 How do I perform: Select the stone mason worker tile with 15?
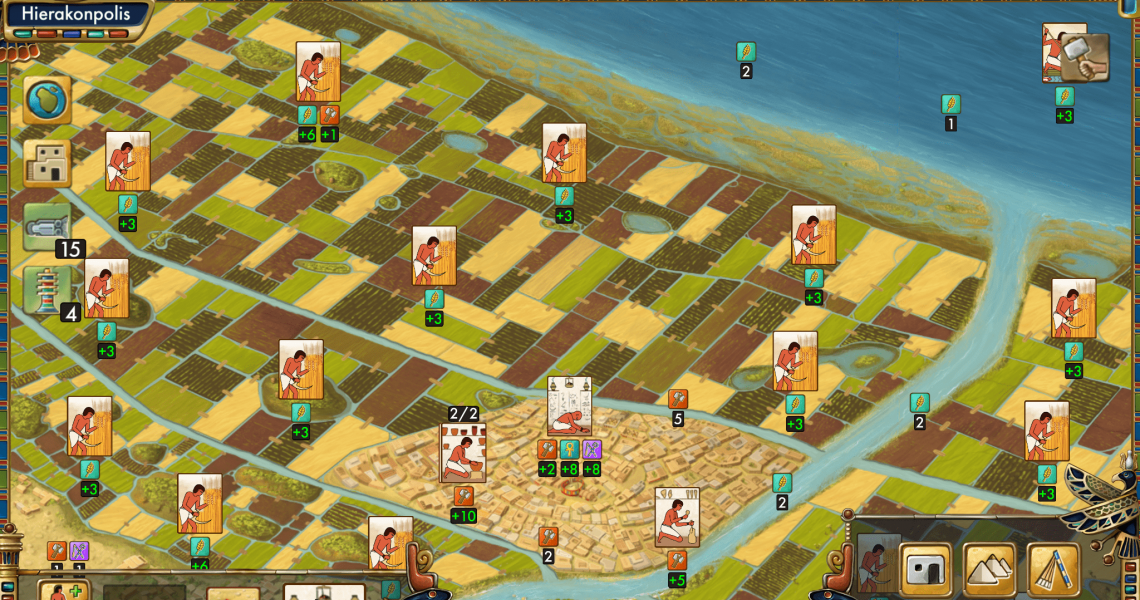click(47, 227)
